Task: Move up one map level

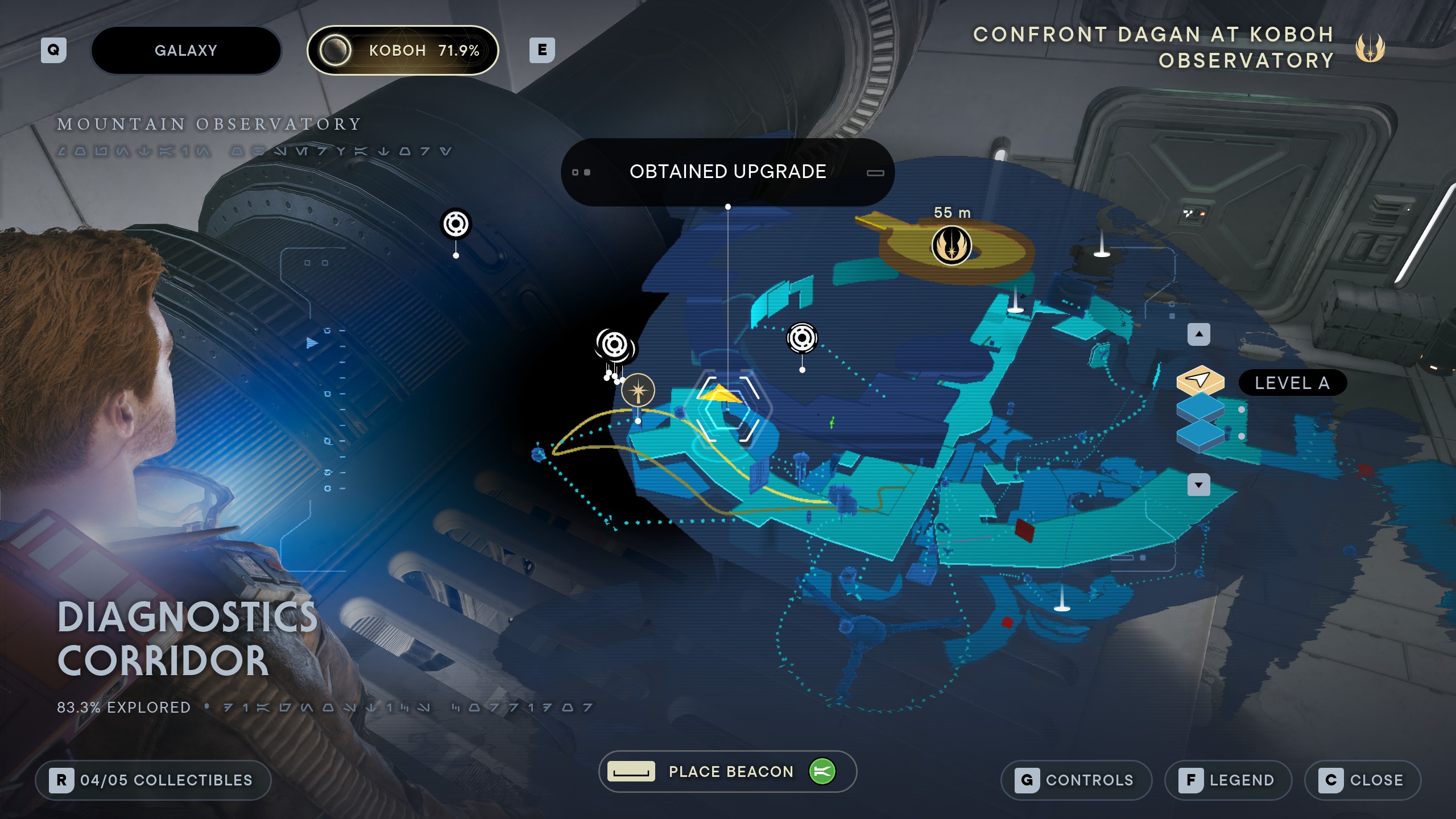Action: click(1199, 334)
